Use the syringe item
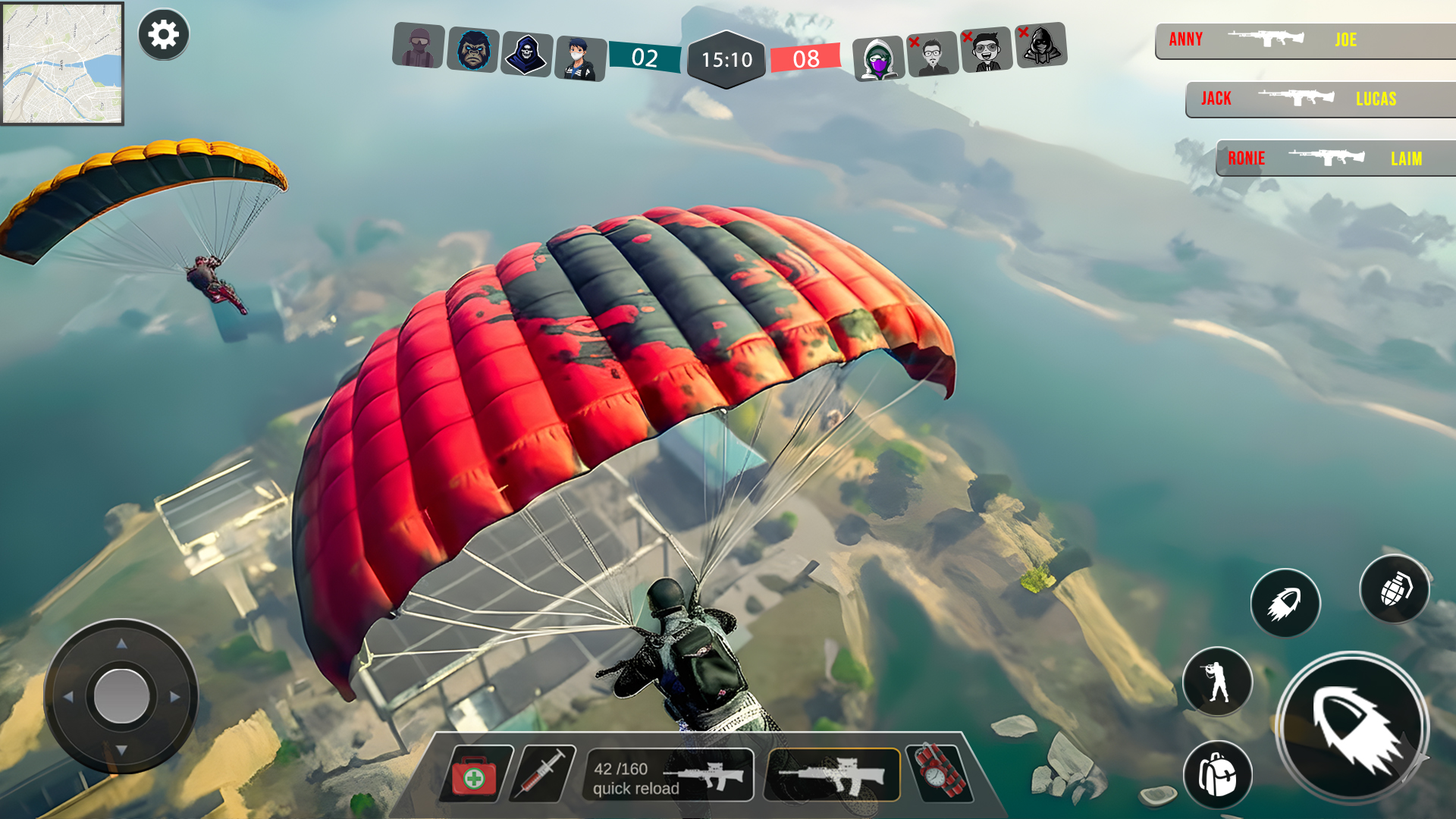 pos(543,773)
